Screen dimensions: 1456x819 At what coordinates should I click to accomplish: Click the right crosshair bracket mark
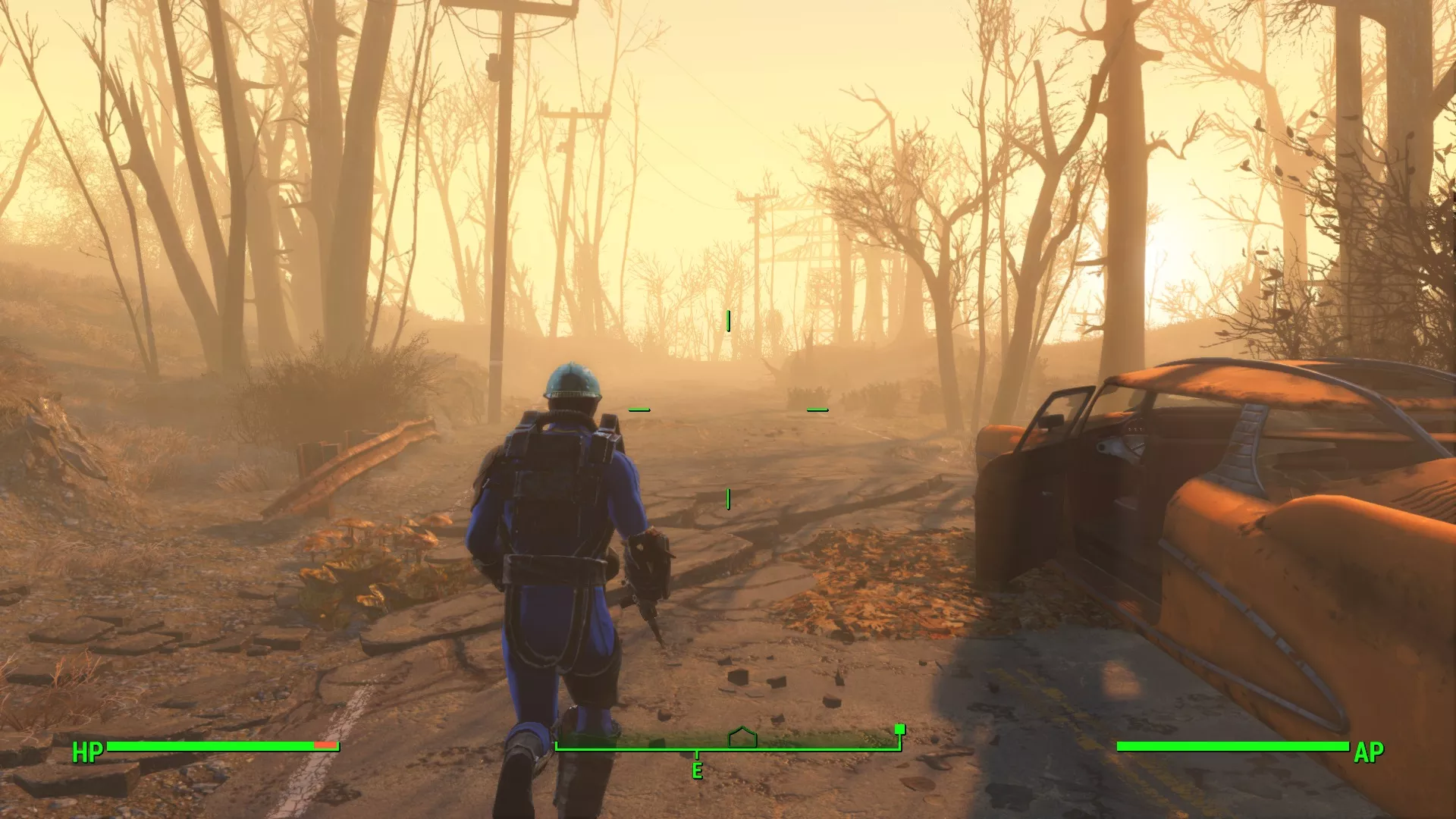[x=817, y=409]
